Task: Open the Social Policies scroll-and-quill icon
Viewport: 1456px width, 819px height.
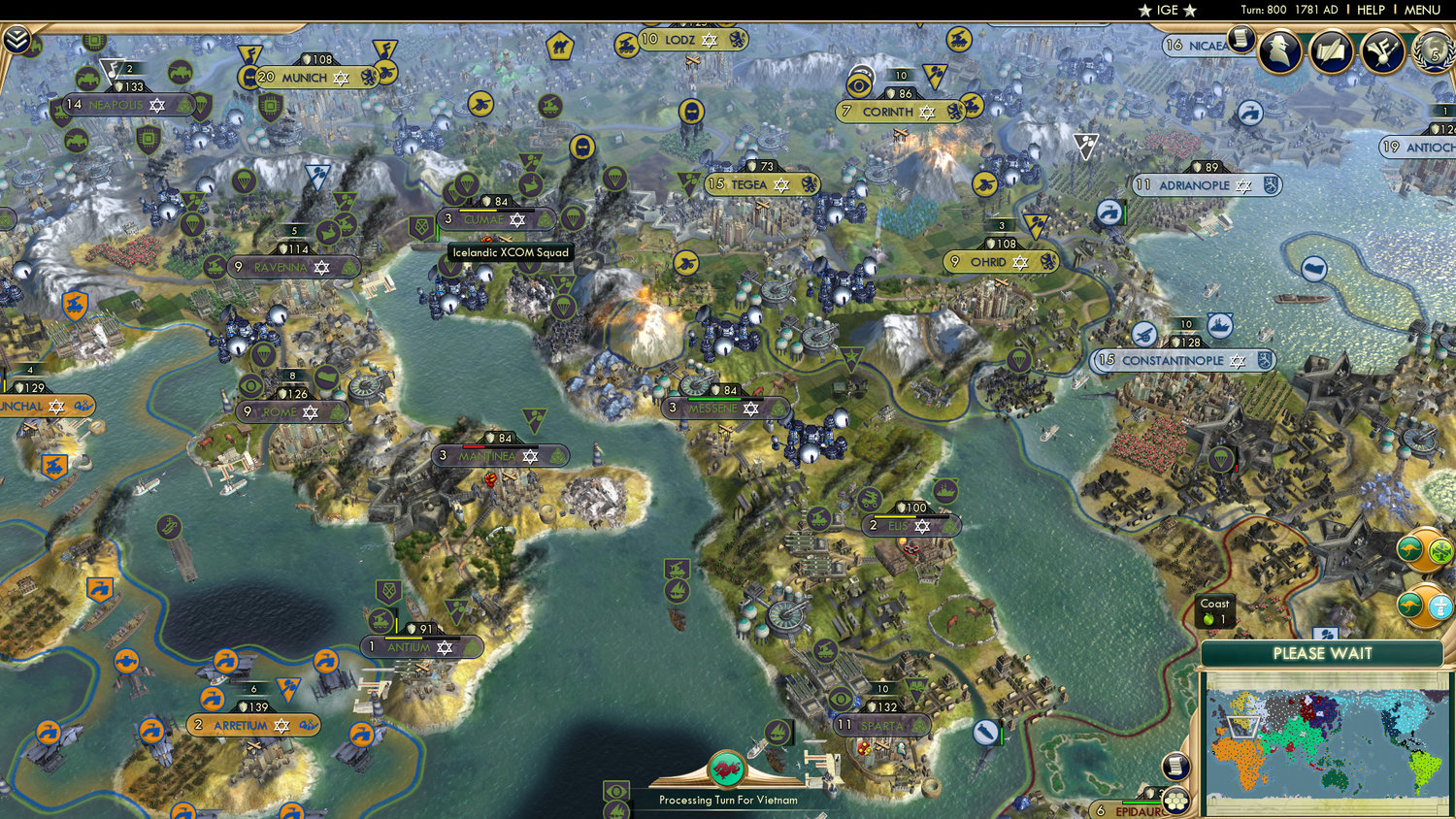Action: tap(1331, 53)
